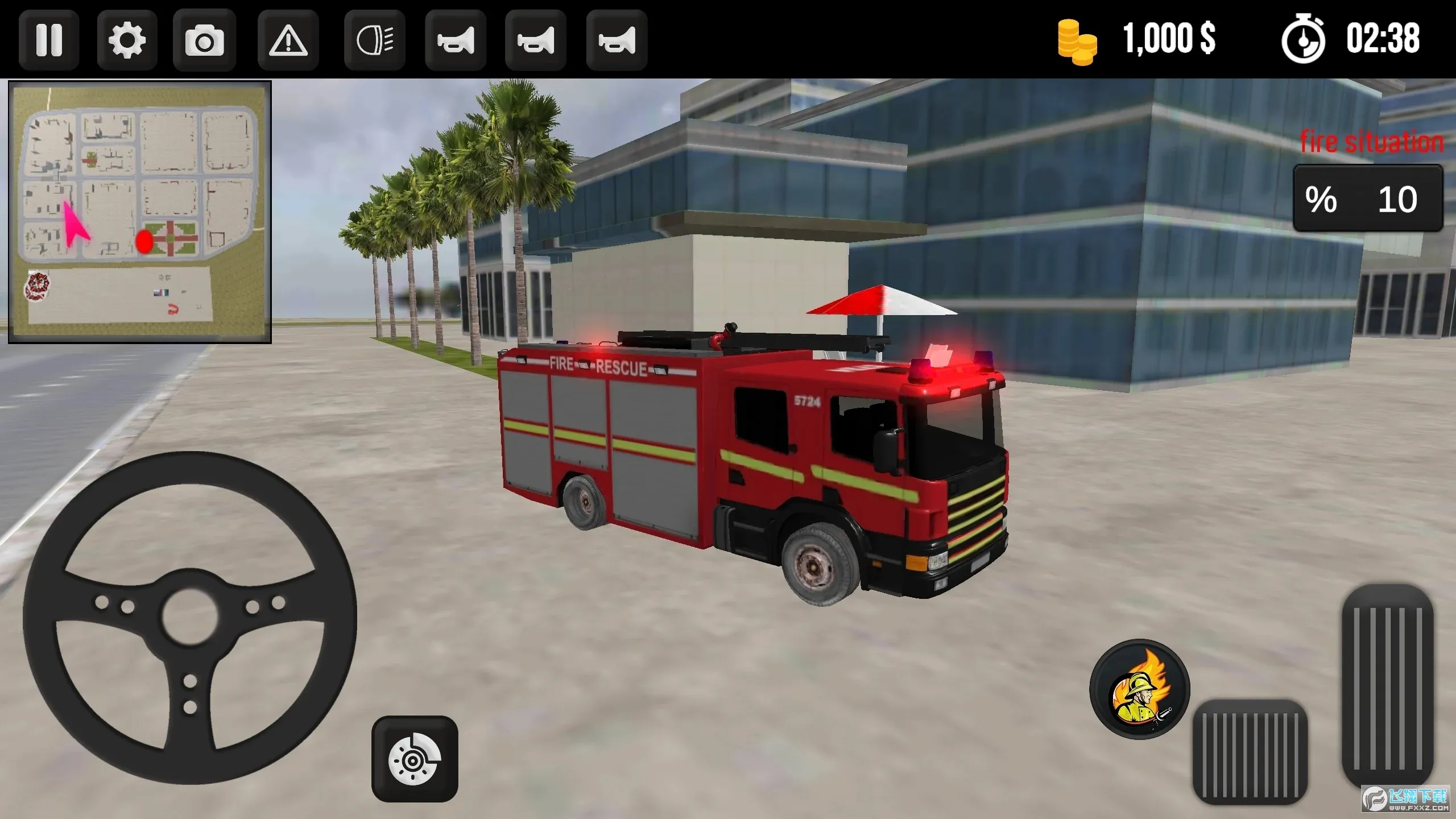Take a screenshot with the camera icon
This screenshot has height=819, width=1456.
[205, 40]
